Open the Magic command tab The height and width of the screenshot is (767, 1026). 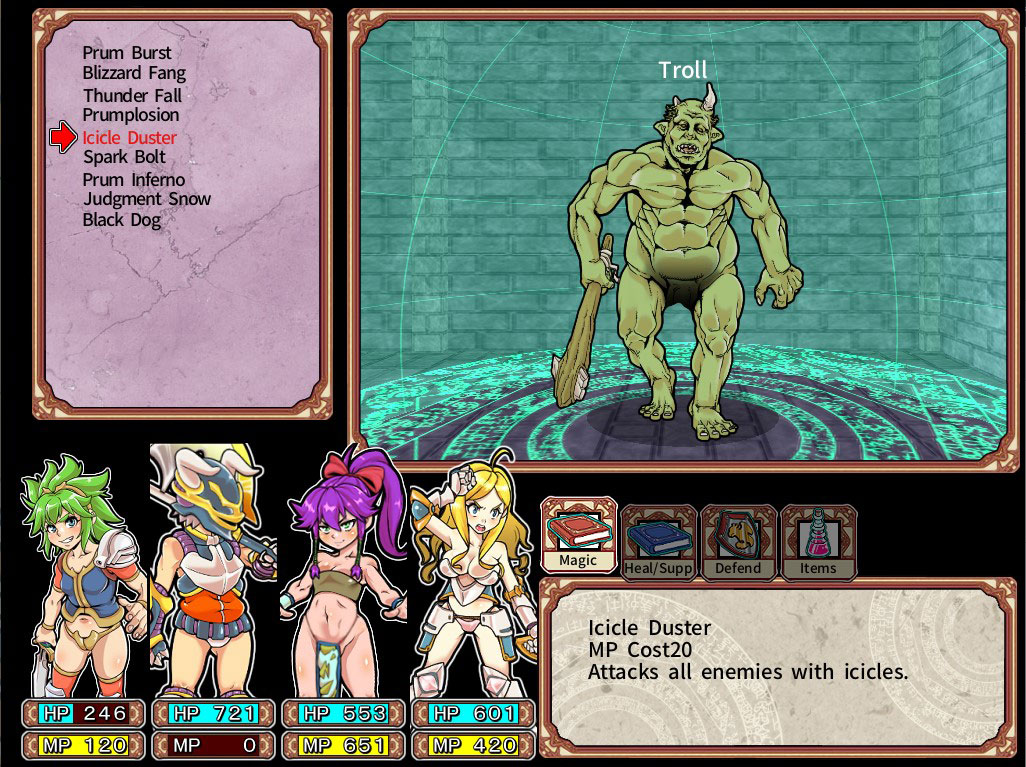pos(578,537)
